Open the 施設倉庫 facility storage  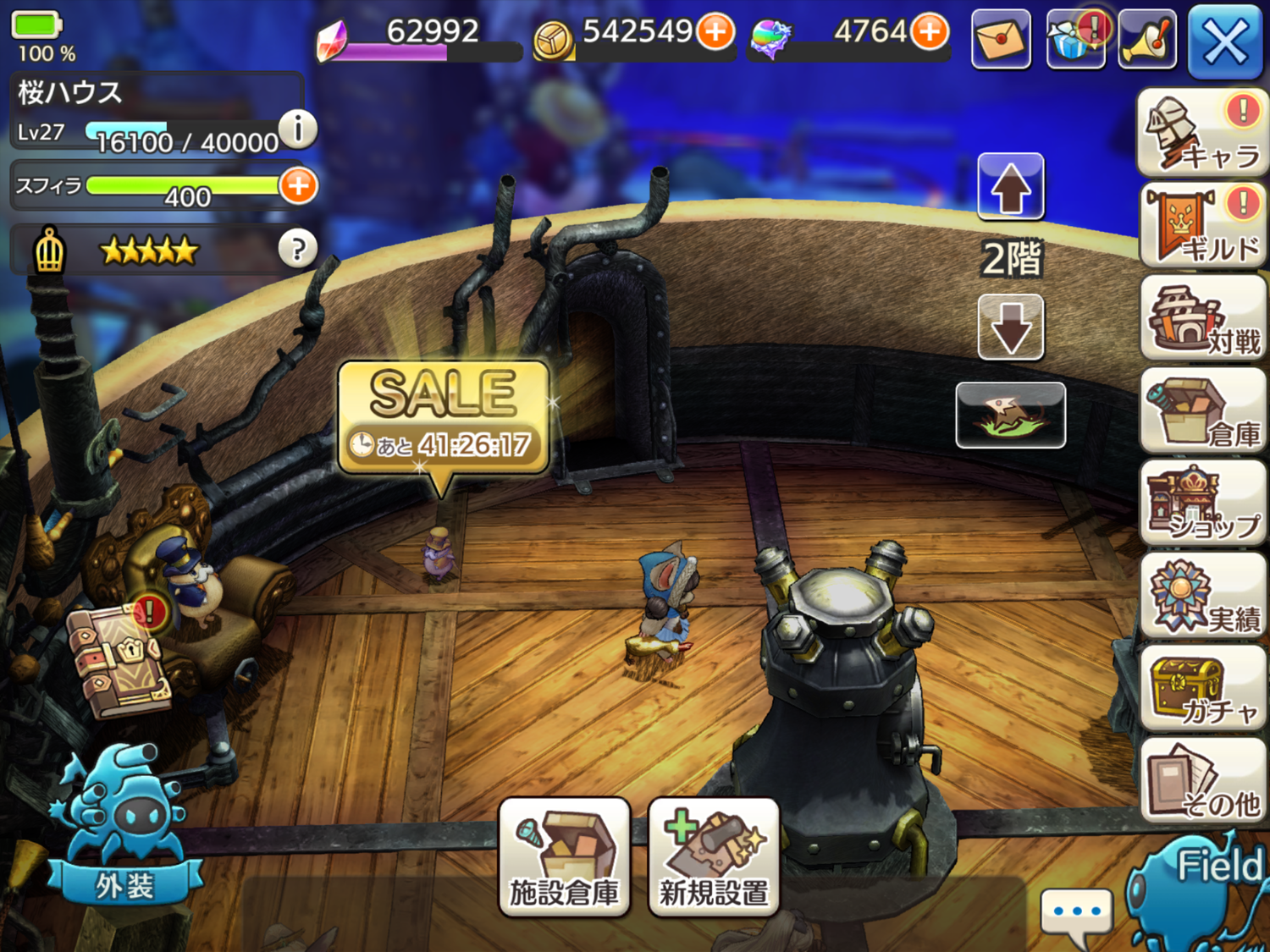[565, 856]
